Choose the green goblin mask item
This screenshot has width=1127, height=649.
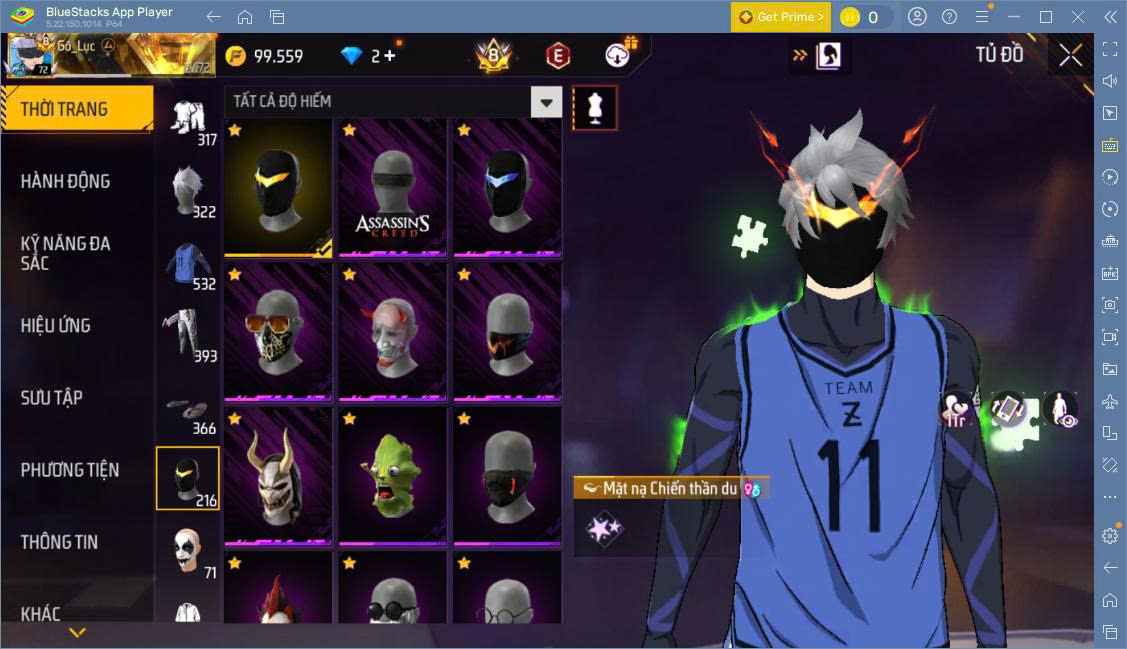[x=393, y=476]
